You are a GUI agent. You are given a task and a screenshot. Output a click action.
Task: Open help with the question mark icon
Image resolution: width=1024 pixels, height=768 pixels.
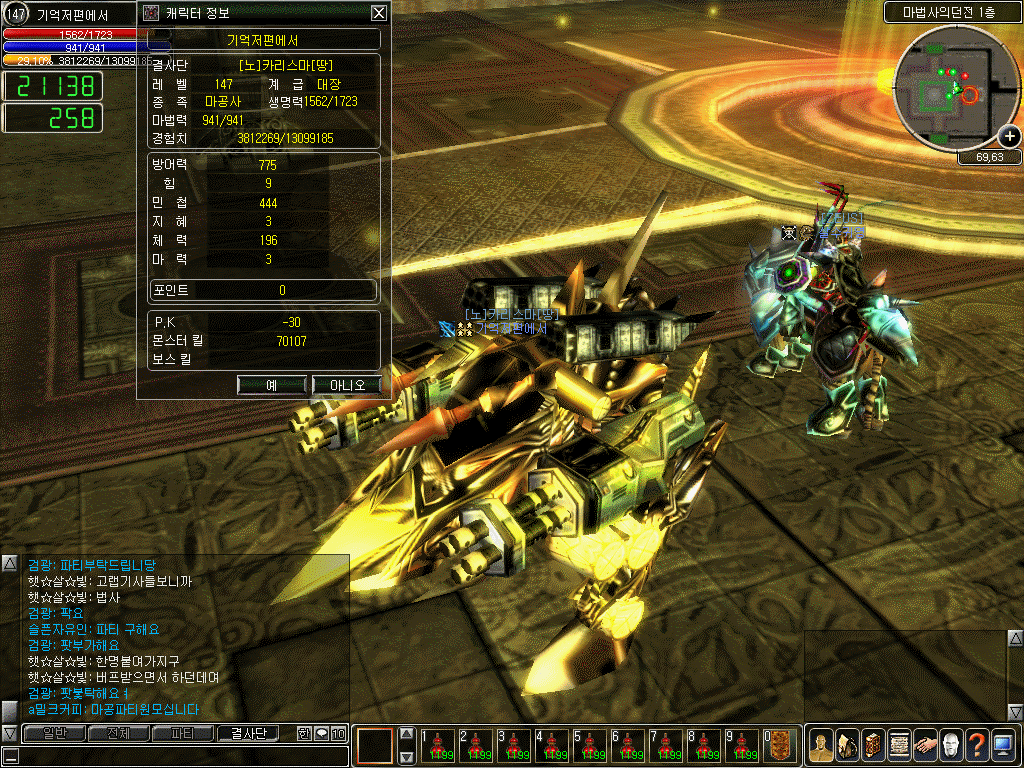coord(977,745)
